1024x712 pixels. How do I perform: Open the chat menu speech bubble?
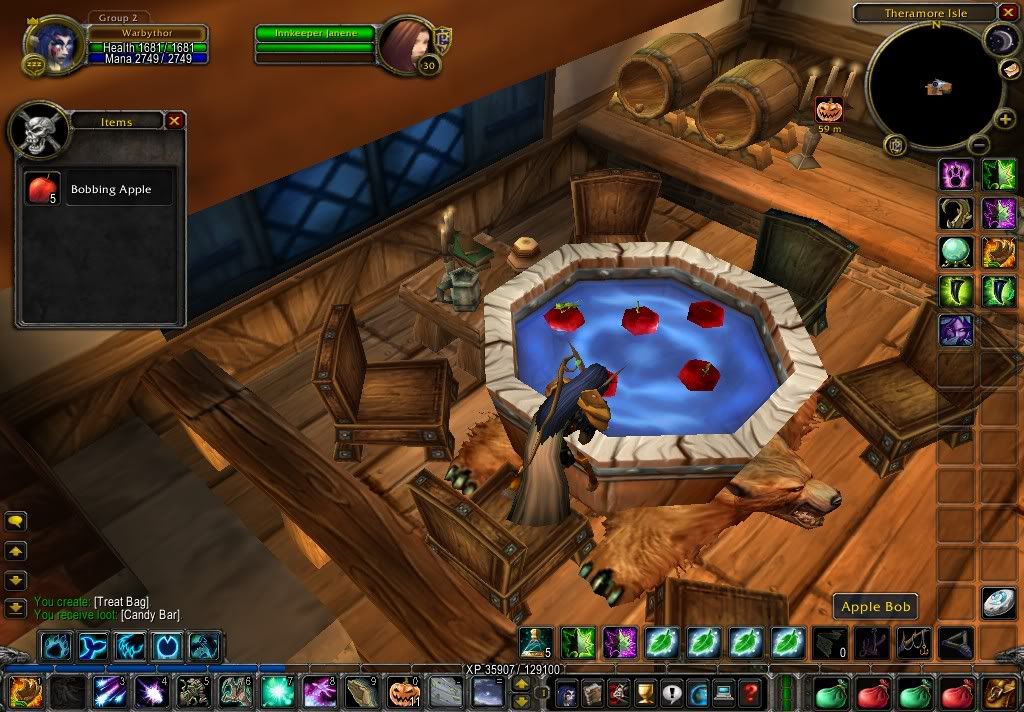pyautogui.click(x=16, y=521)
